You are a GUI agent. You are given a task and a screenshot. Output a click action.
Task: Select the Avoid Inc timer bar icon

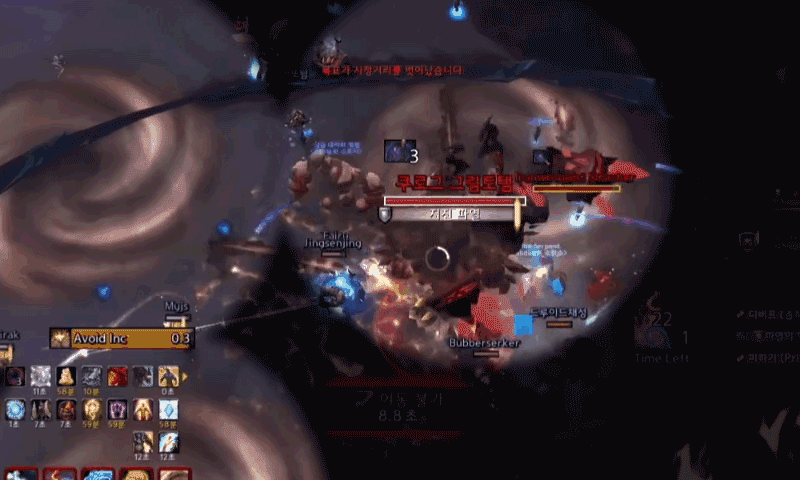[x=60, y=338]
